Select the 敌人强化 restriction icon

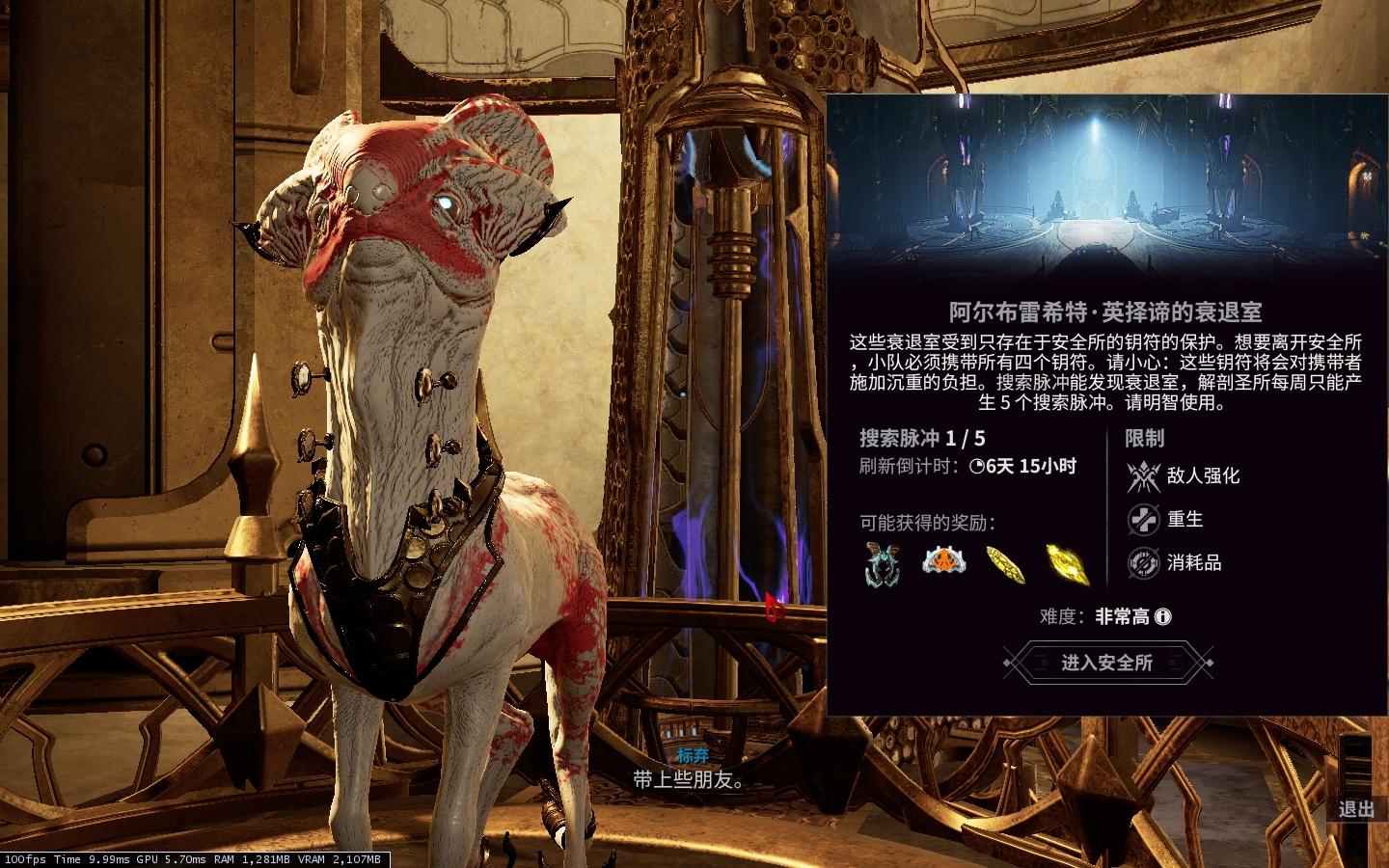[1144, 476]
